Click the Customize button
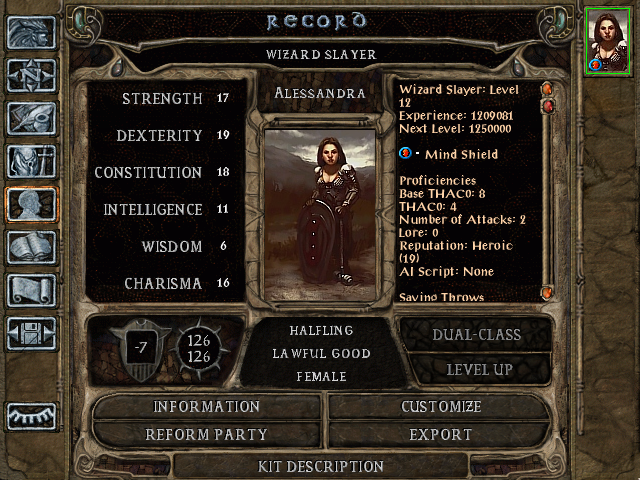The width and height of the screenshot is (640, 480). tap(441, 407)
